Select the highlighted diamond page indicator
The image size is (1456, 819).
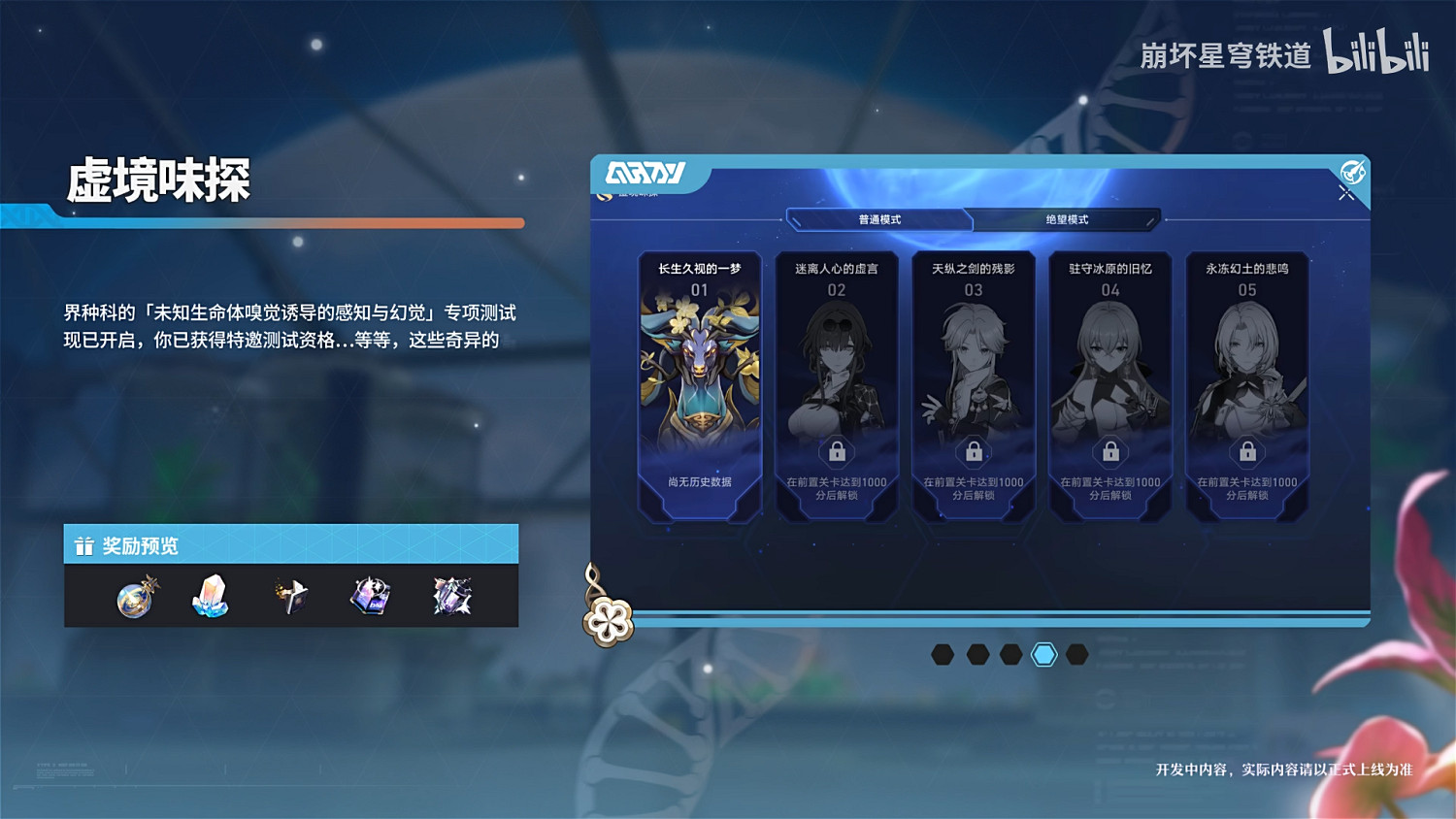pyautogui.click(x=1042, y=653)
